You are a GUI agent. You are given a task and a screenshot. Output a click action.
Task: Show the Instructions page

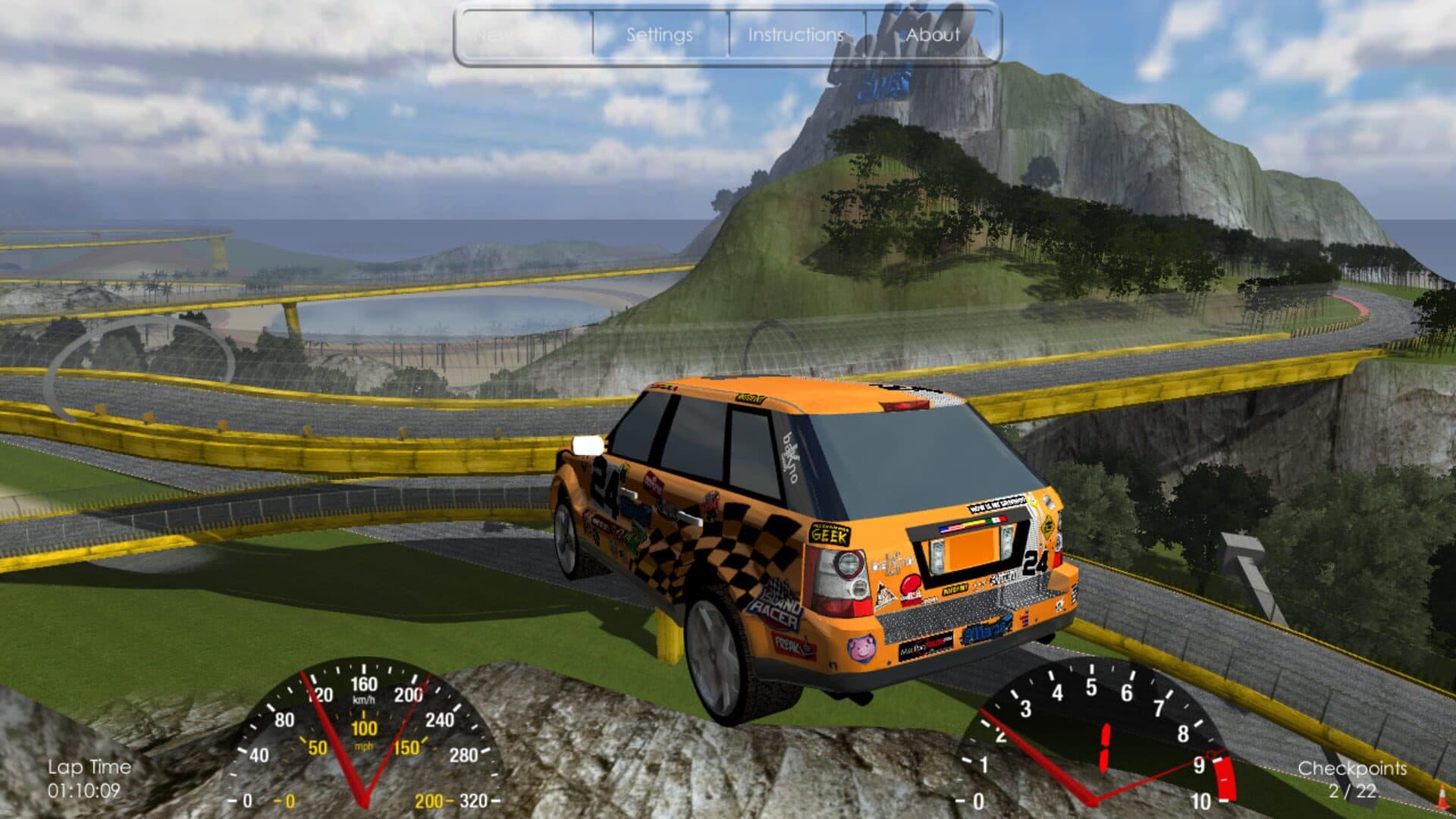point(795,35)
